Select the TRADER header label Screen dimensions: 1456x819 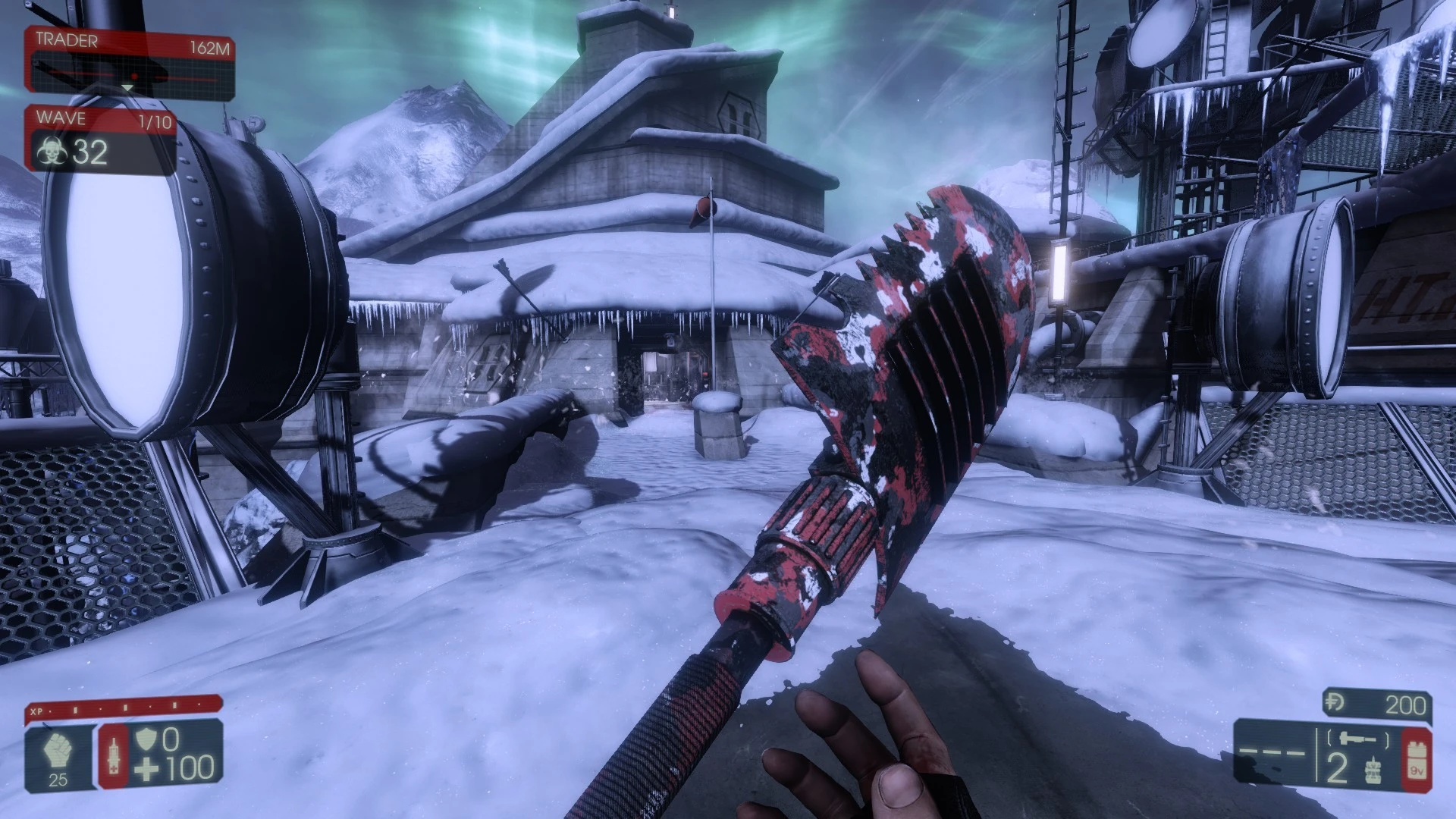(68, 42)
